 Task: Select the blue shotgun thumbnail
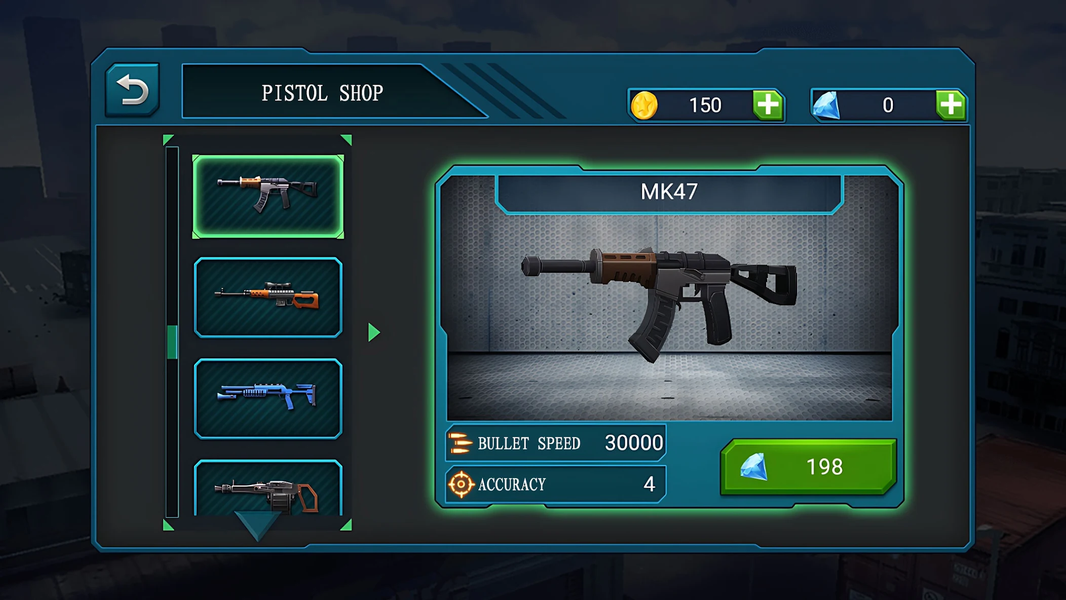(x=267, y=397)
